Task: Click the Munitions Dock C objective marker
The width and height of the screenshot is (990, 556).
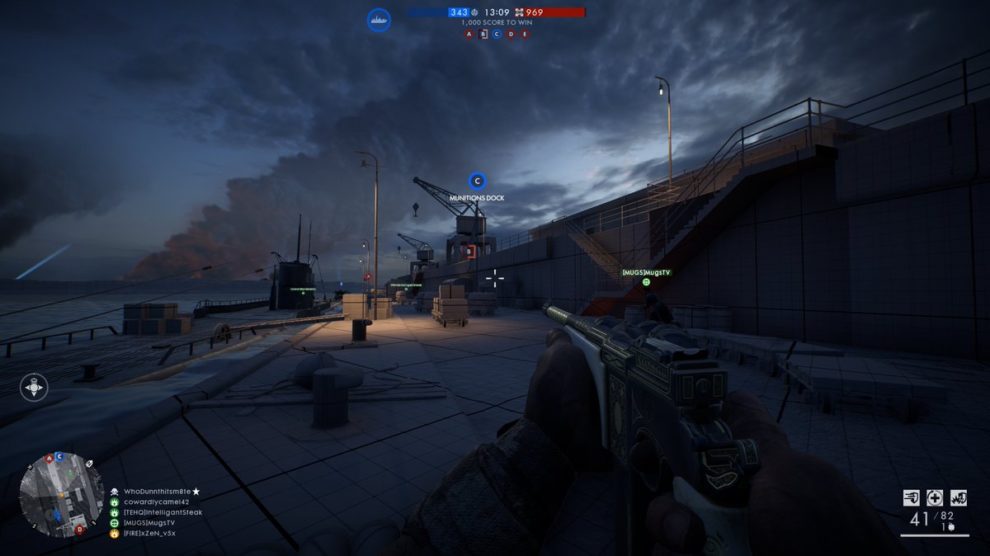Action: (x=477, y=182)
